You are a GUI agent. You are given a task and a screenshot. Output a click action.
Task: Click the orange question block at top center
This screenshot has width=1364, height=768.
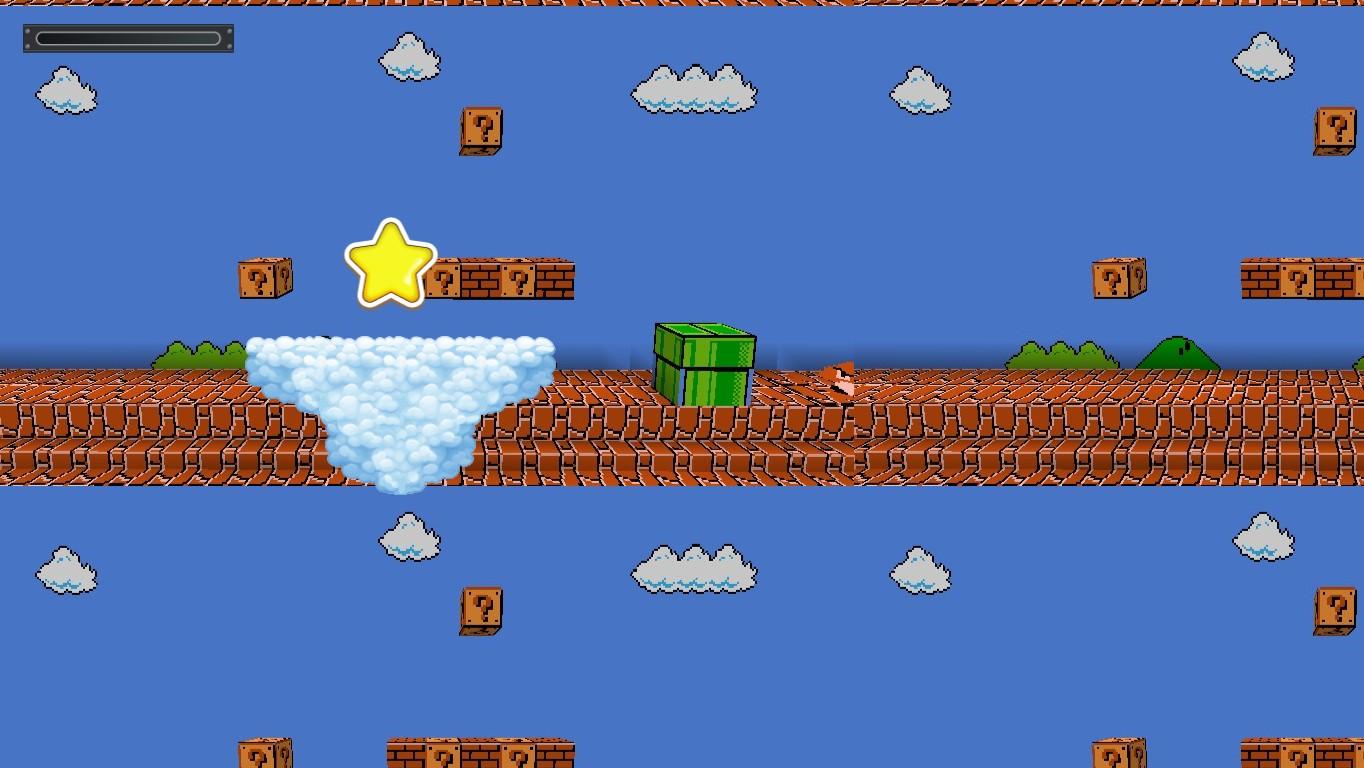481,132
